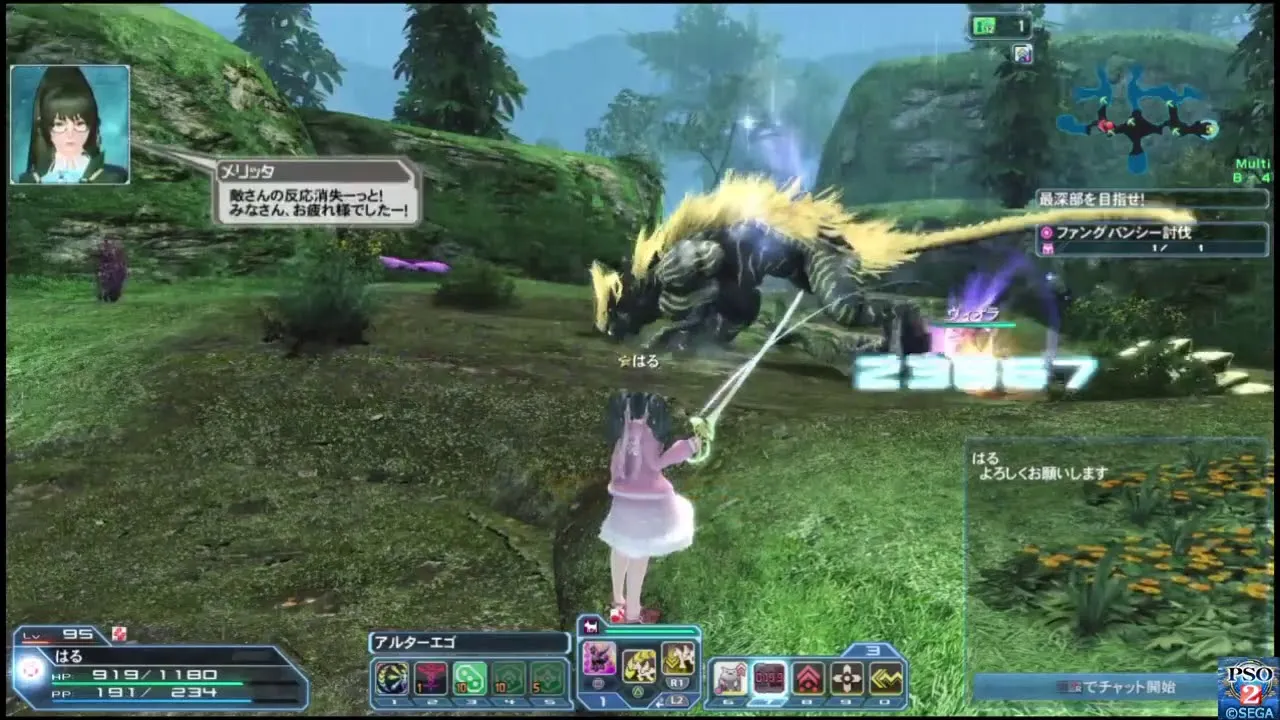Activate the yellow left-chevron skill in slot 0

tap(886, 679)
